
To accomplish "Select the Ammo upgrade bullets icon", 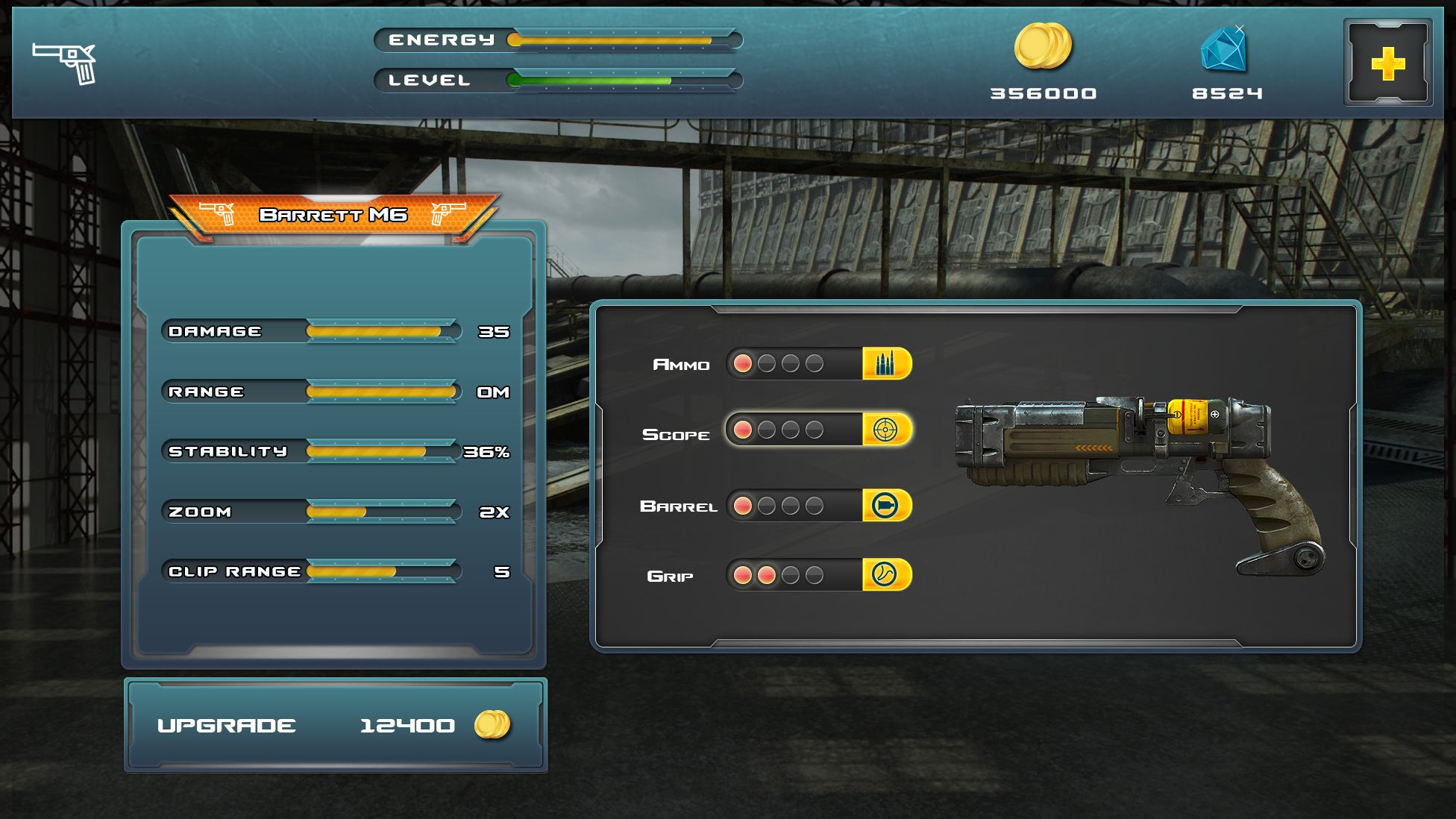I will (x=886, y=364).
